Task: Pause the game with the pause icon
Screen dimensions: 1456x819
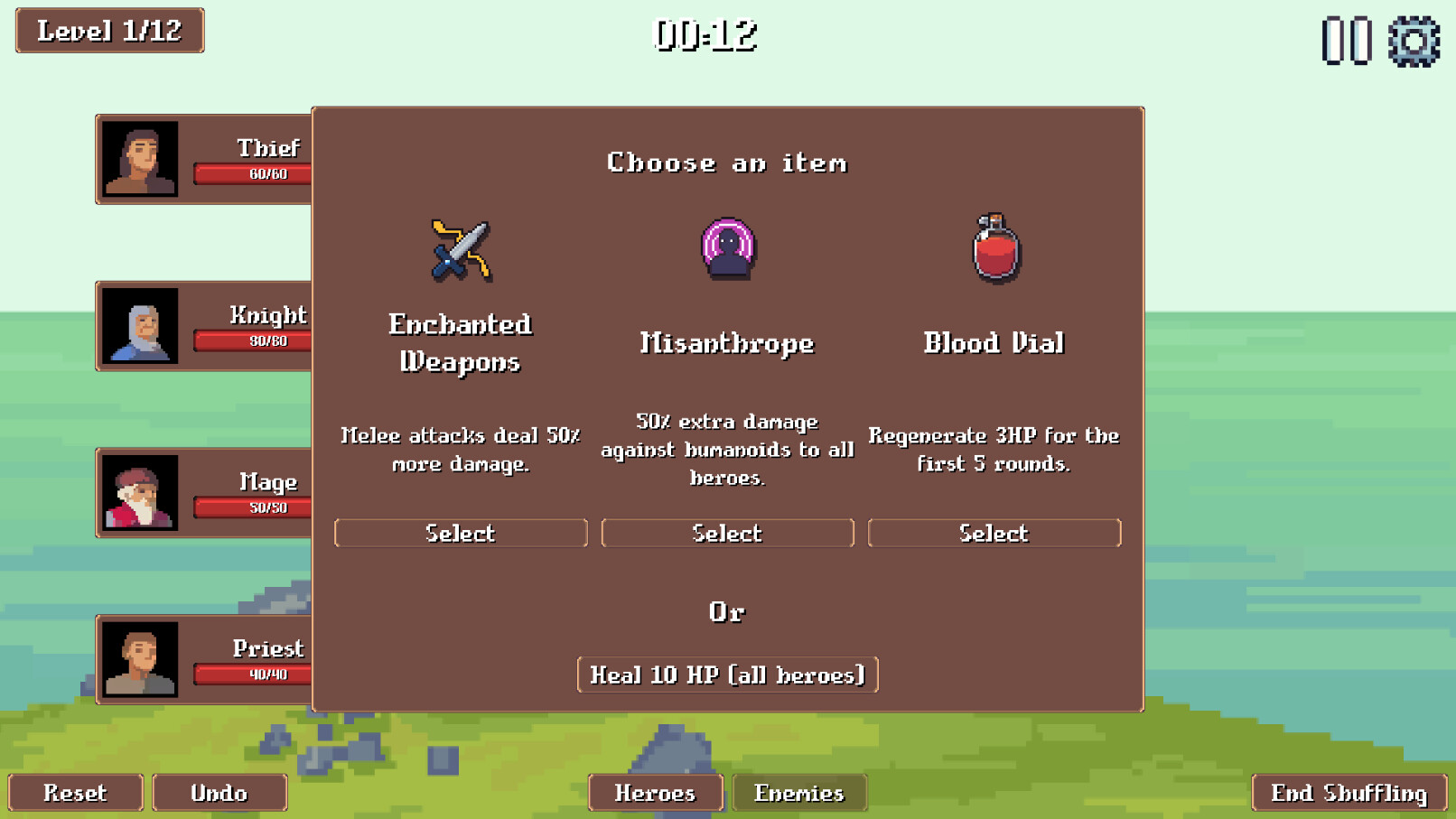Action: tap(1345, 40)
